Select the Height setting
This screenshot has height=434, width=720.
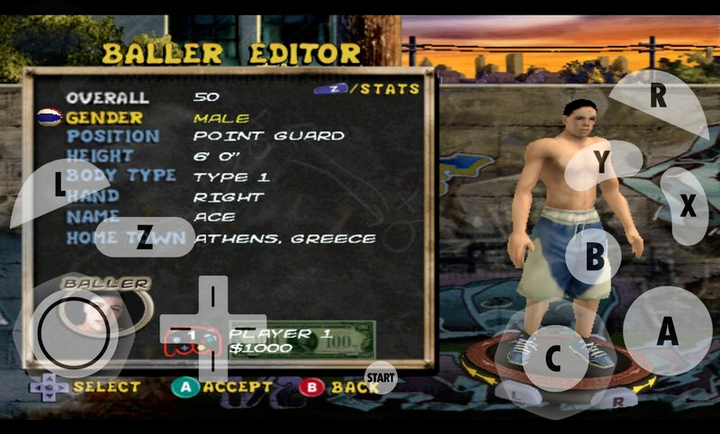100,157
